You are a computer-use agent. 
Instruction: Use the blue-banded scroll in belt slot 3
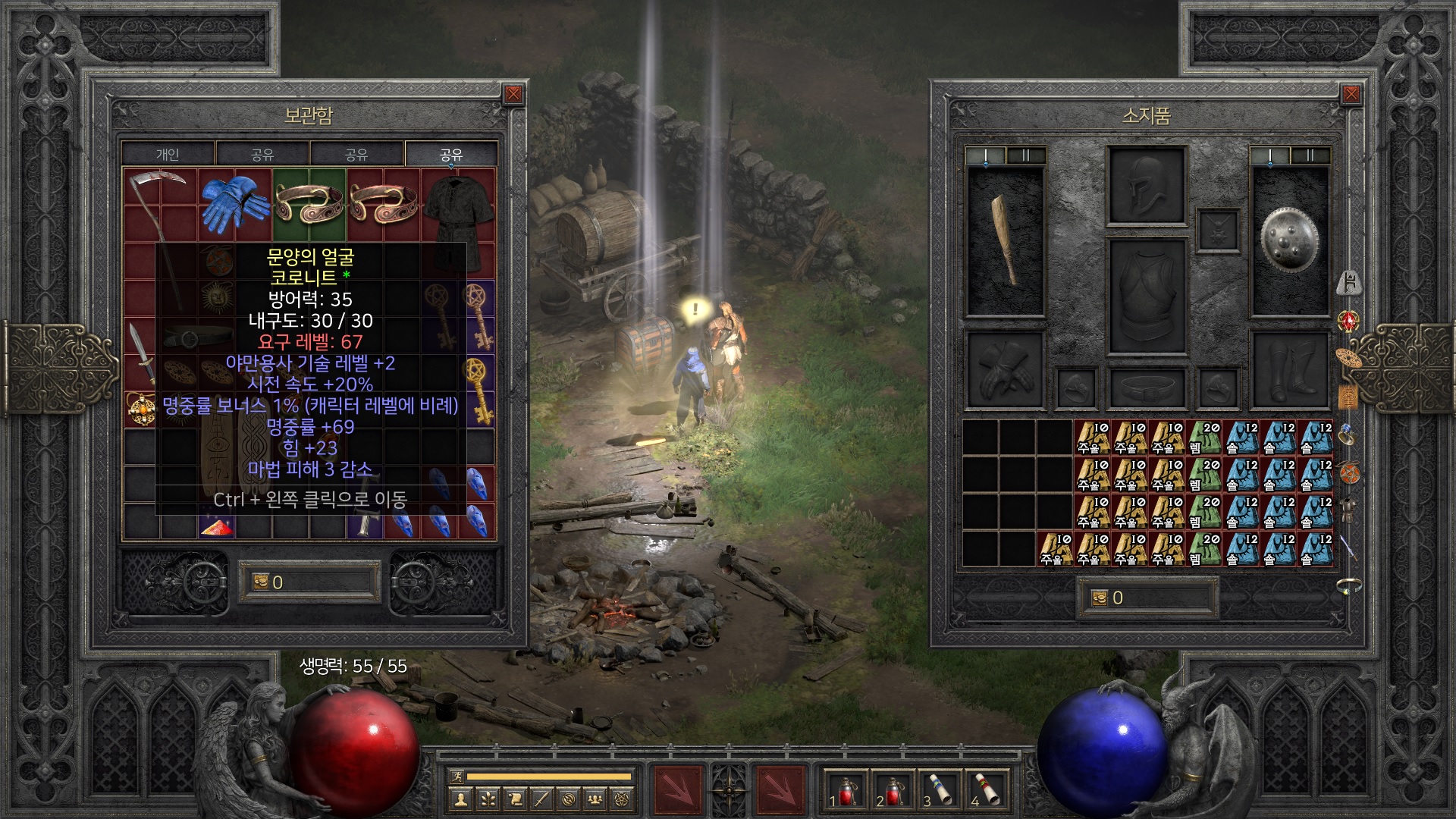coord(940,789)
